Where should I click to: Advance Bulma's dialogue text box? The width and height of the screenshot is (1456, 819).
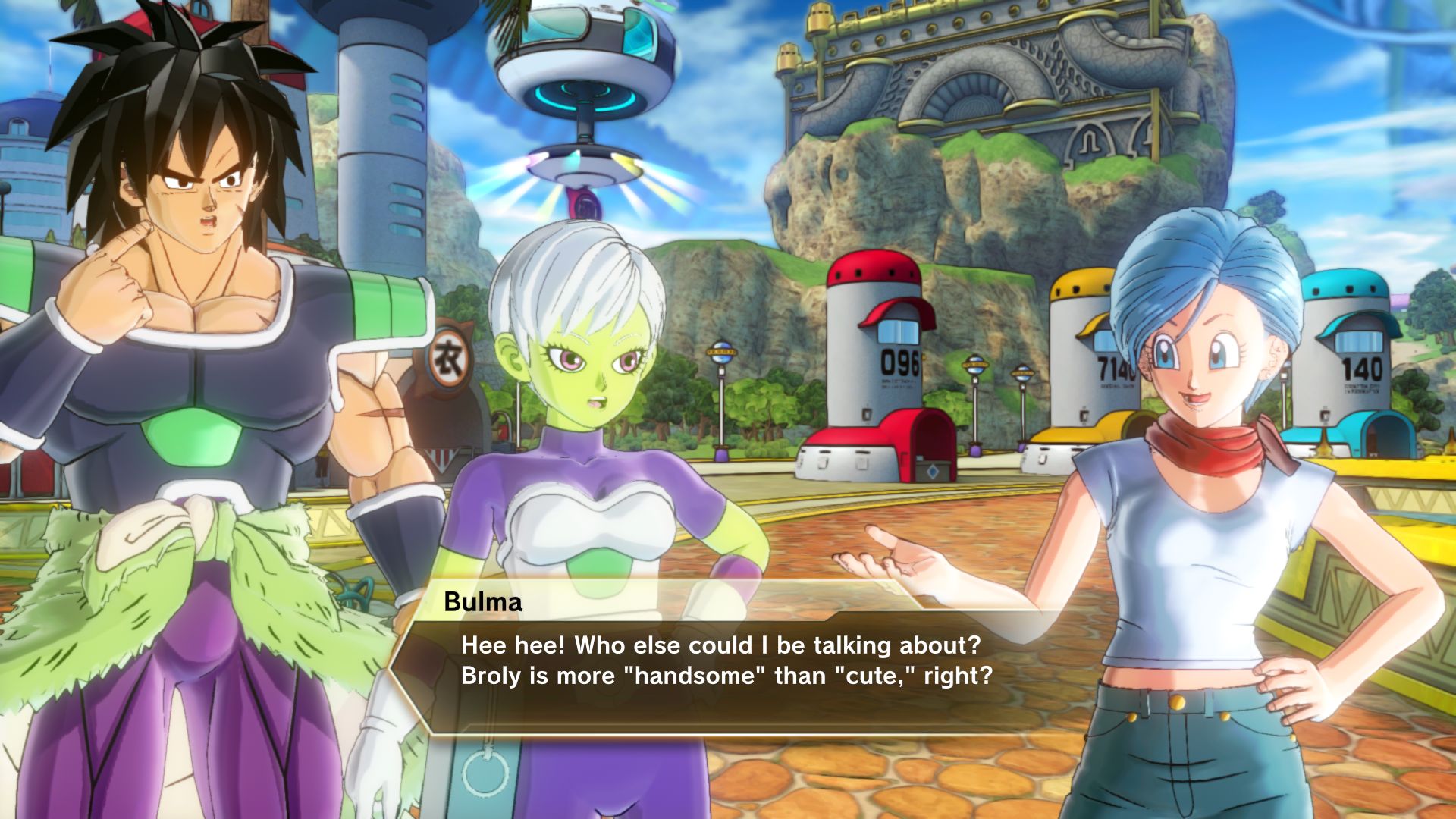(x=726, y=661)
